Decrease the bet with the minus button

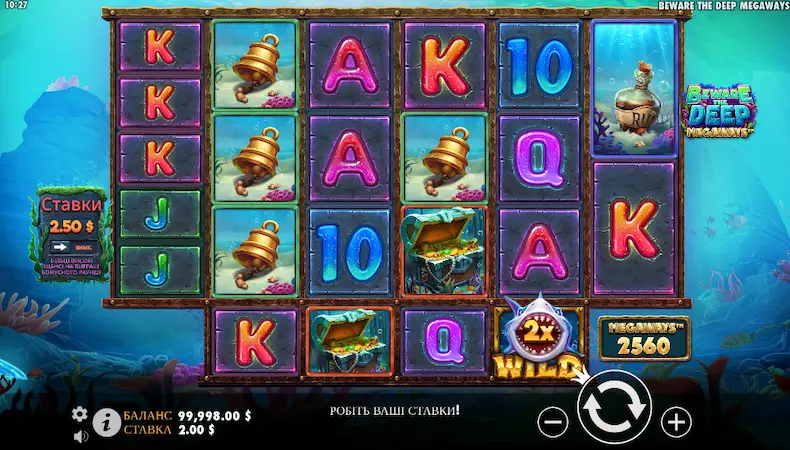click(553, 420)
